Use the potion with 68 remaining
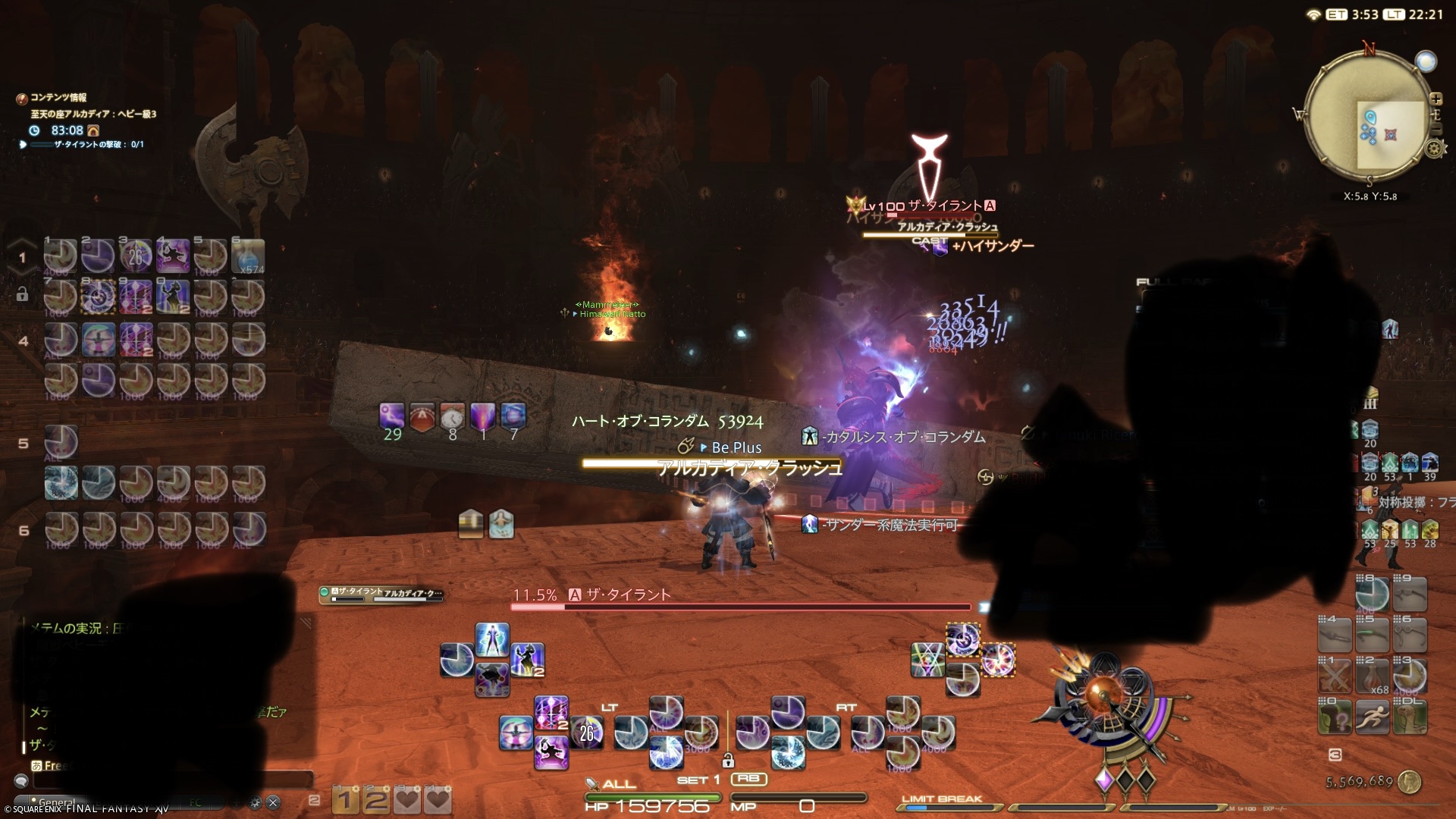Screen dimensions: 1456x819 point(1372,676)
